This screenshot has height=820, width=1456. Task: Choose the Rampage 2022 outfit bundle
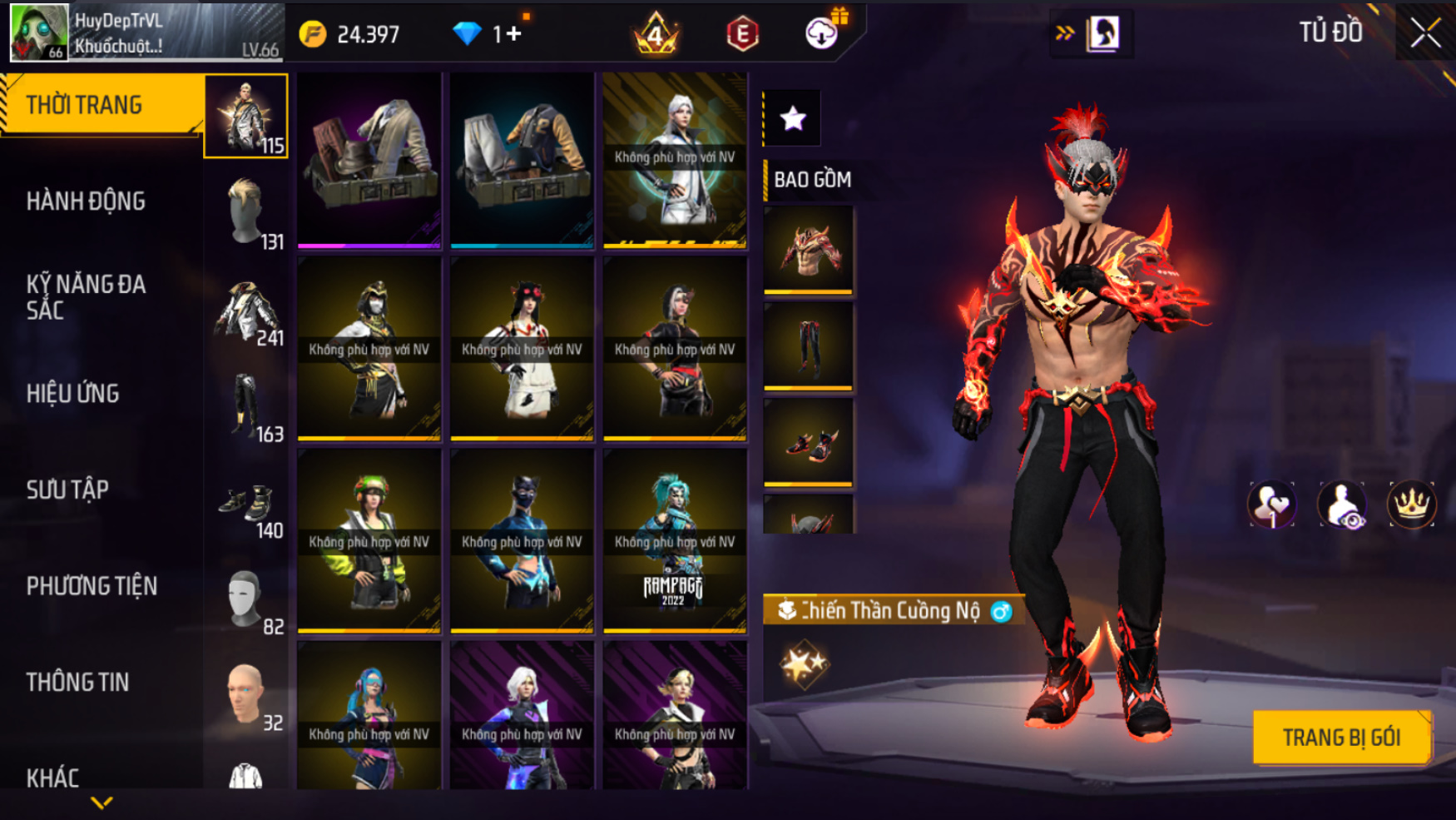674,541
